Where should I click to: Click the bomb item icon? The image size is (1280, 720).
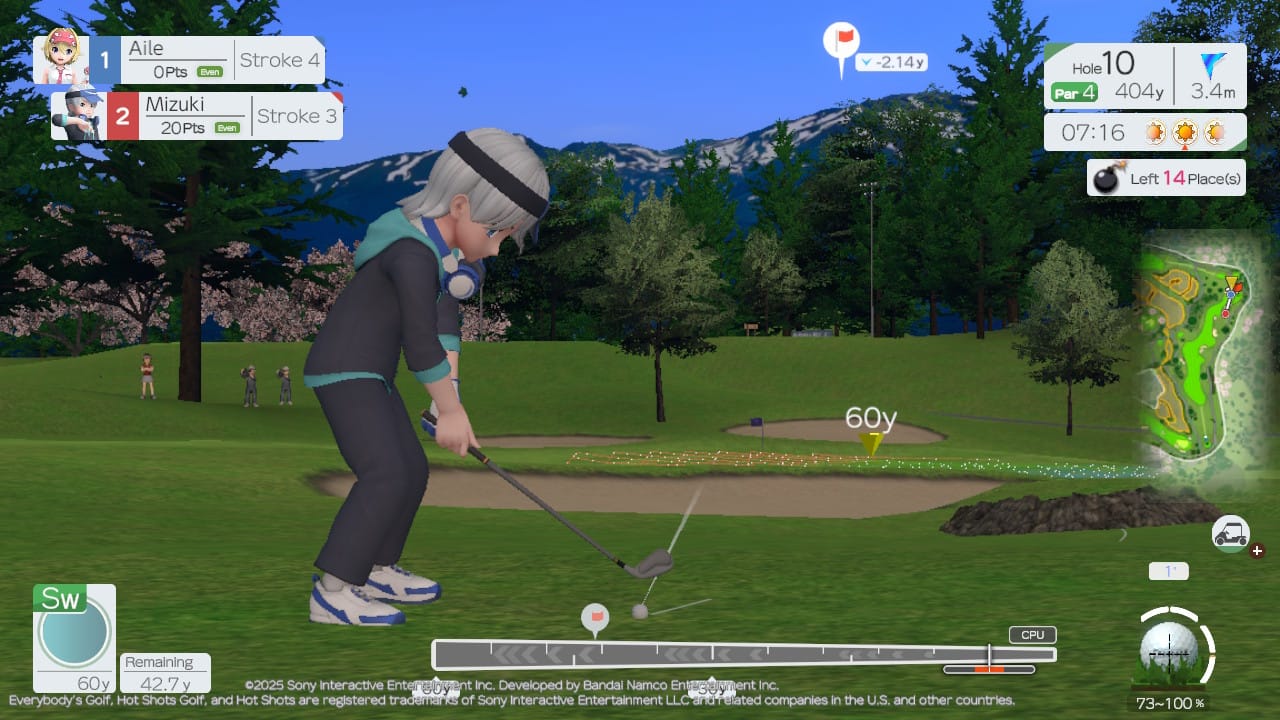tap(1105, 179)
